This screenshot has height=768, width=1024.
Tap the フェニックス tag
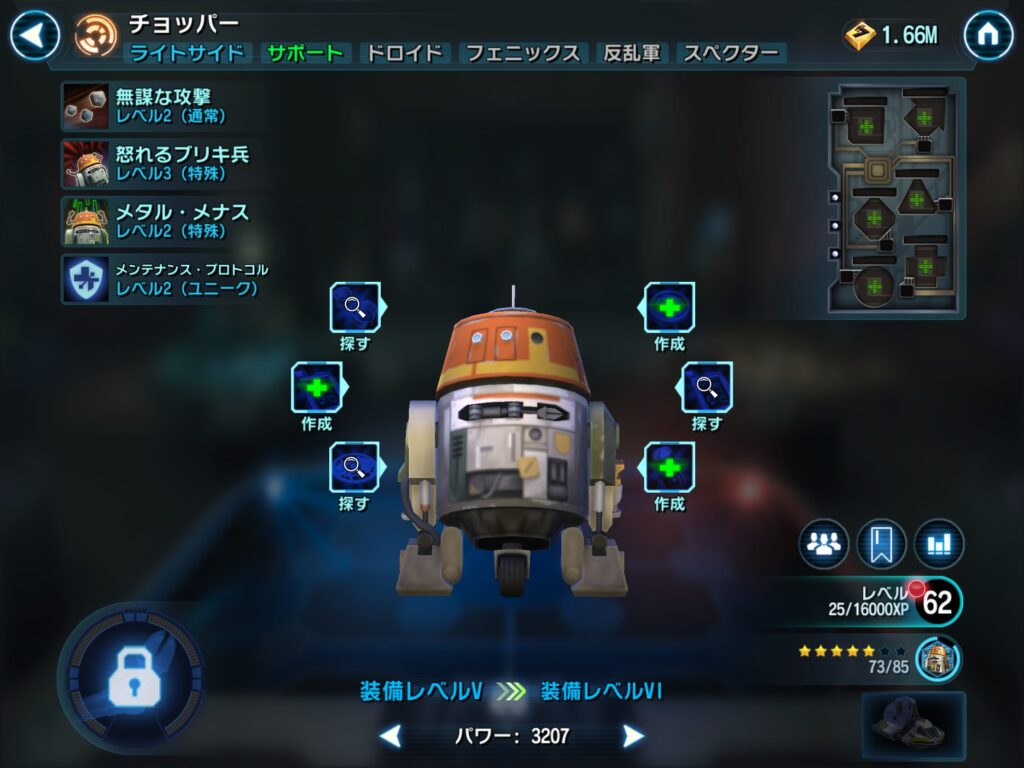(x=523, y=54)
